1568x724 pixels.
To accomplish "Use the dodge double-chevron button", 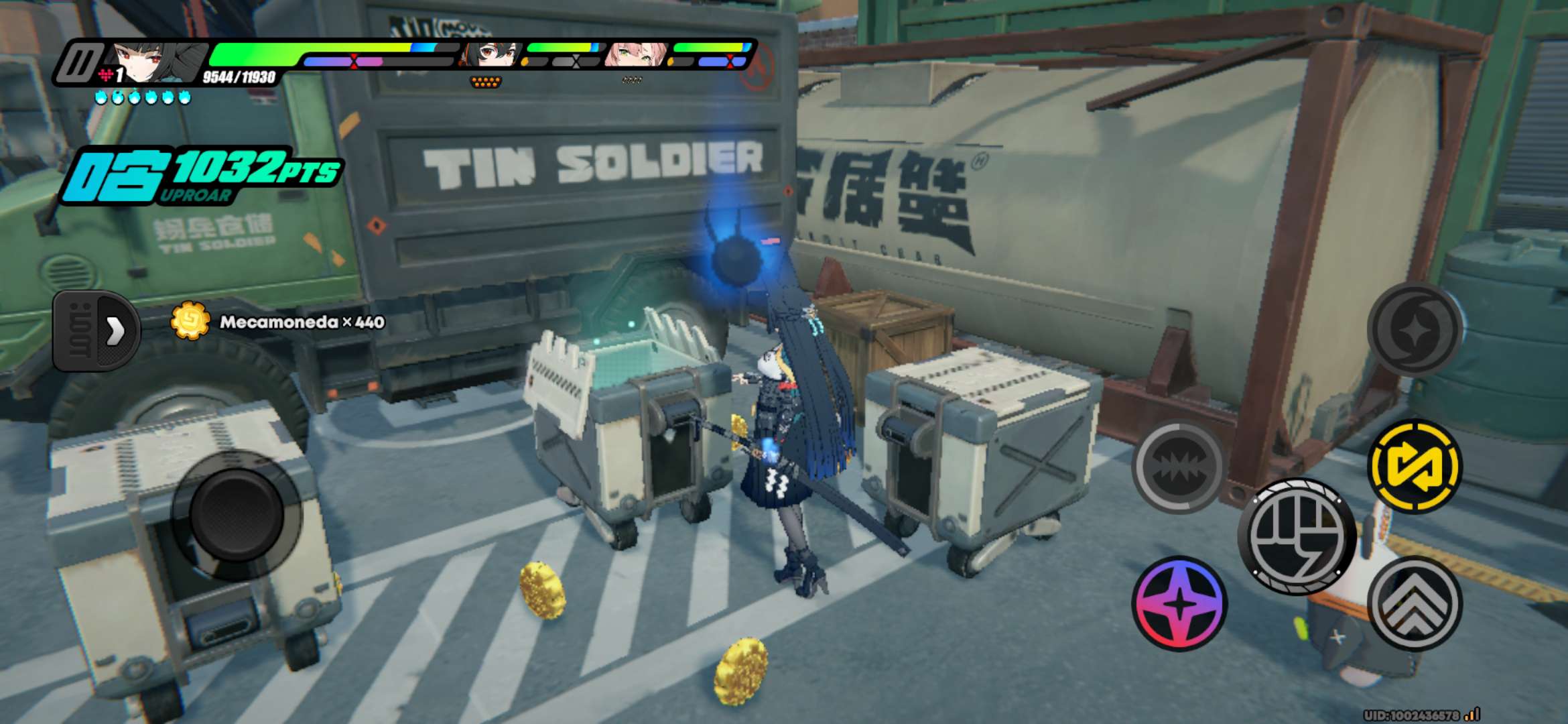I will 1415,604.
